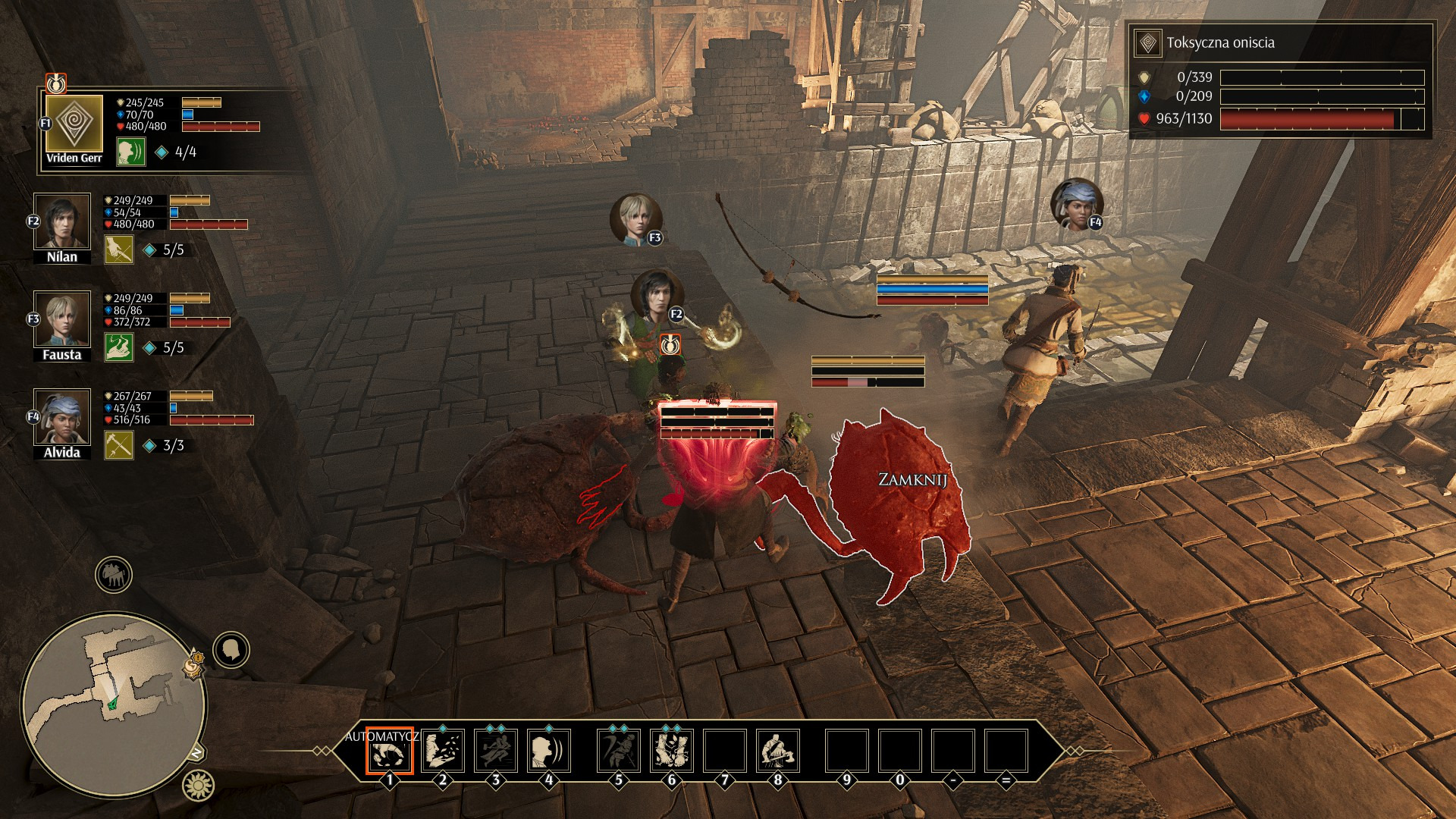
Task: Select Vriden Gerr's party portrait
Action: [x=74, y=124]
